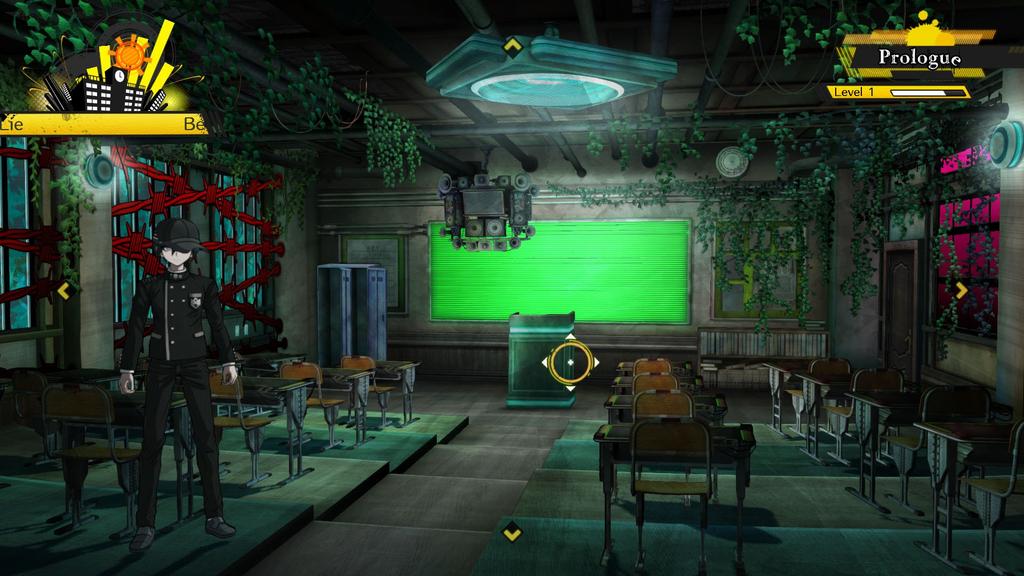Viewport: 1024px width, 576px height.
Task: Click the up chevron arrow near the ceiling
Action: coord(512,45)
